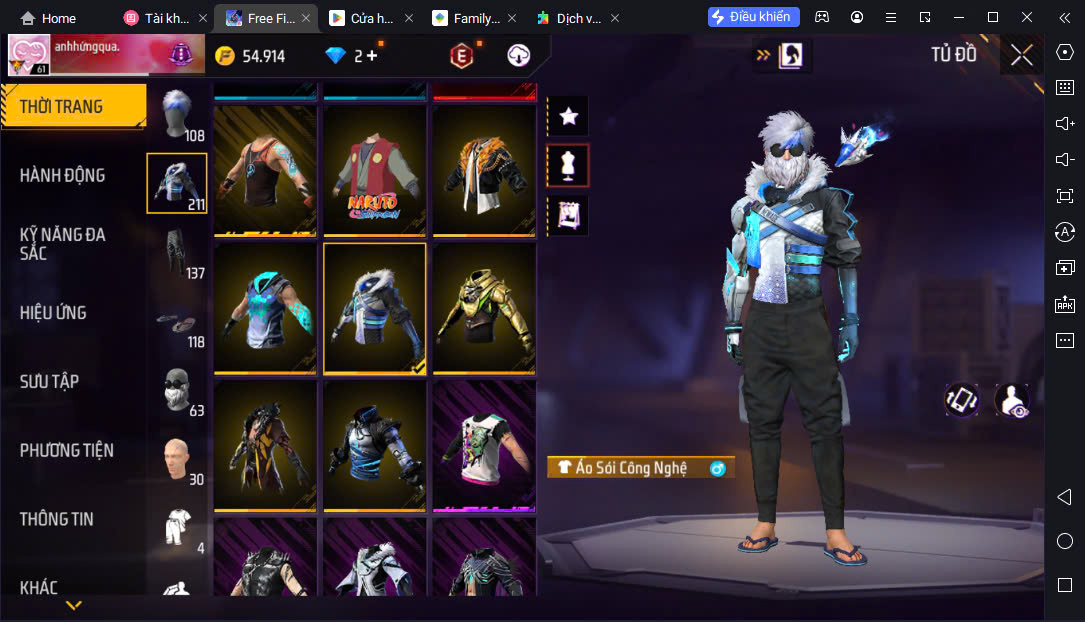Switch to the Family browser tab
The height and width of the screenshot is (622, 1085).
(468, 18)
